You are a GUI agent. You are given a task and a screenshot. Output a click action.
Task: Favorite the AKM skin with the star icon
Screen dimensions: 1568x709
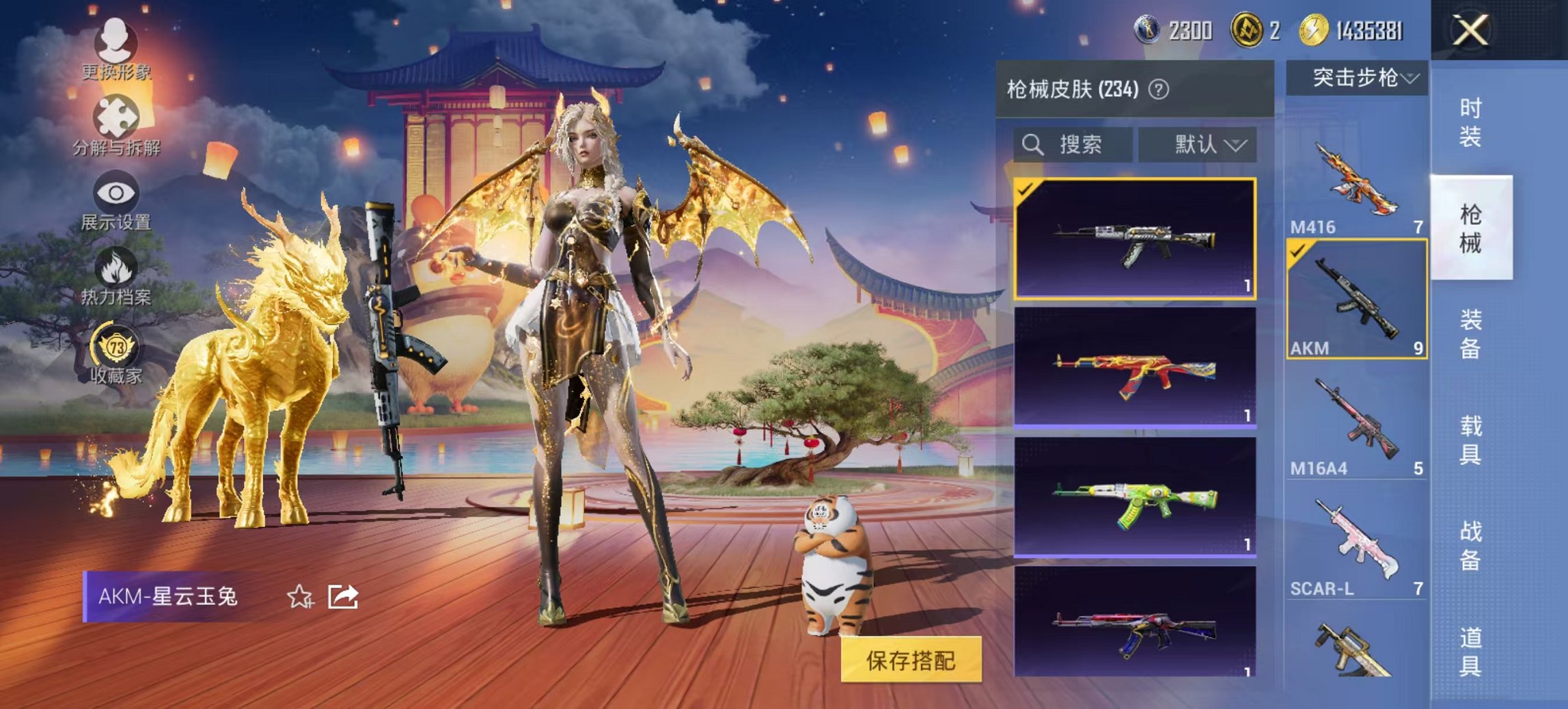click(x=300, y=597)
